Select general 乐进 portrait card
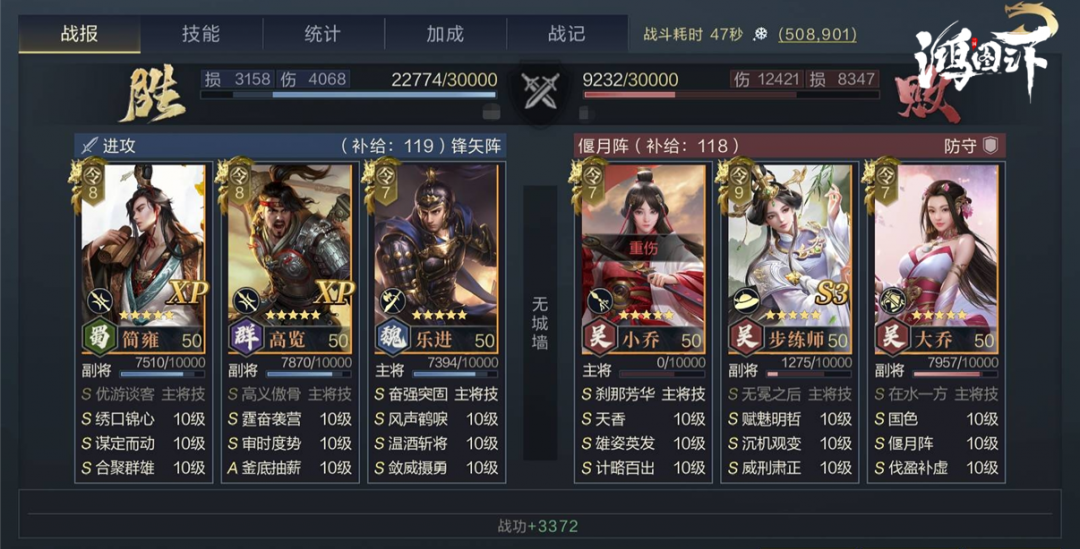1080x549 pixels. click(x=436, y=250)
